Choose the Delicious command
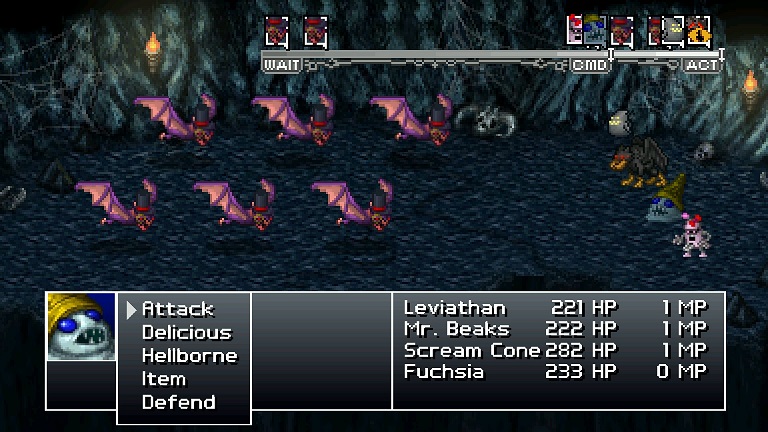 click(186, 333)
